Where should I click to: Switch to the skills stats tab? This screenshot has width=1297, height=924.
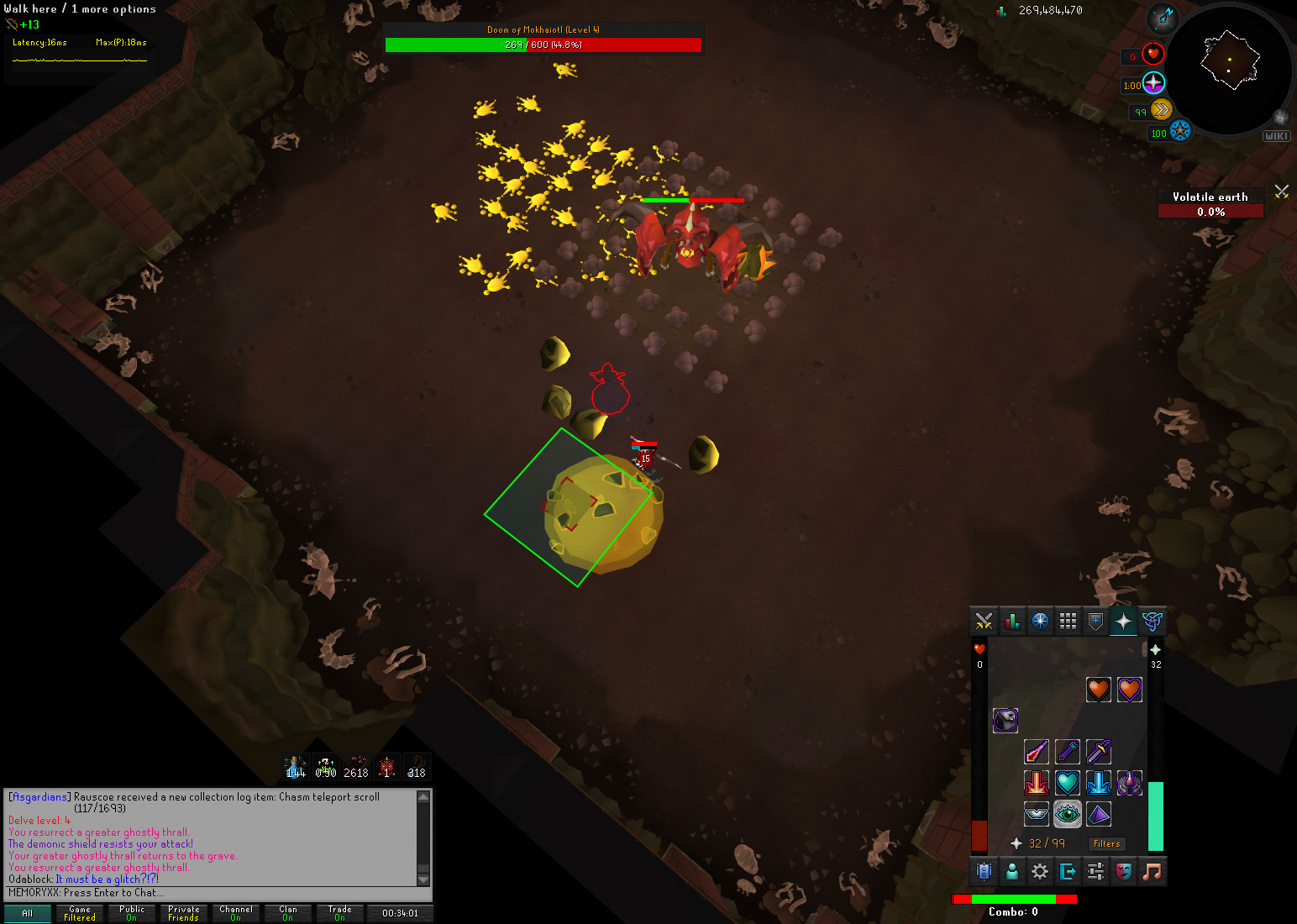[x=1012, y=622]
